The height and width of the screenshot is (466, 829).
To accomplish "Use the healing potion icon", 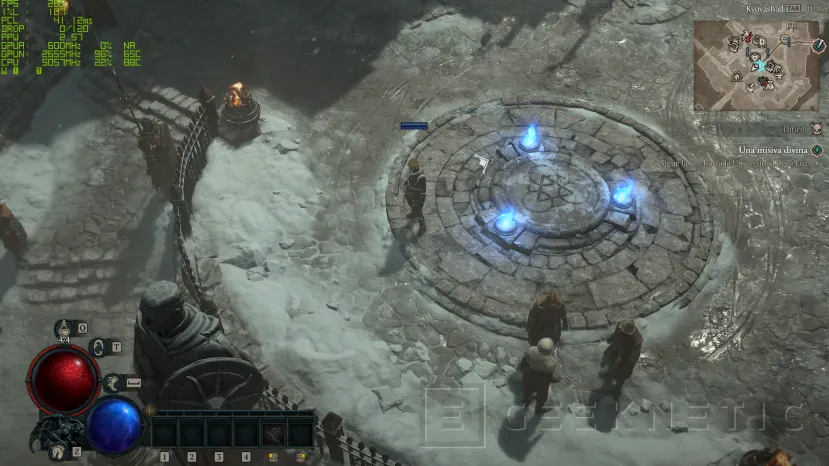I will (x=66, y=328).
